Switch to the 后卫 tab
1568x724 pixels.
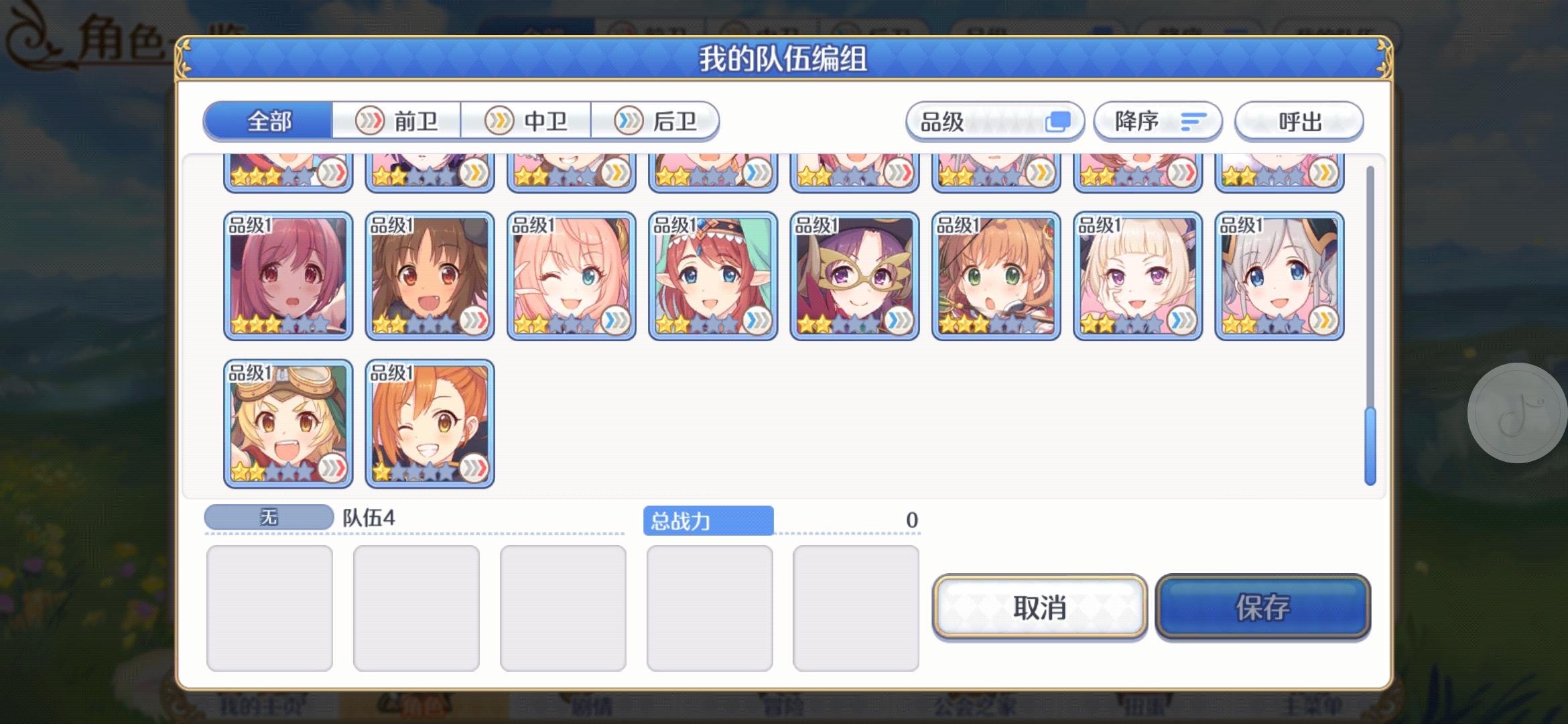coord(655,121)
